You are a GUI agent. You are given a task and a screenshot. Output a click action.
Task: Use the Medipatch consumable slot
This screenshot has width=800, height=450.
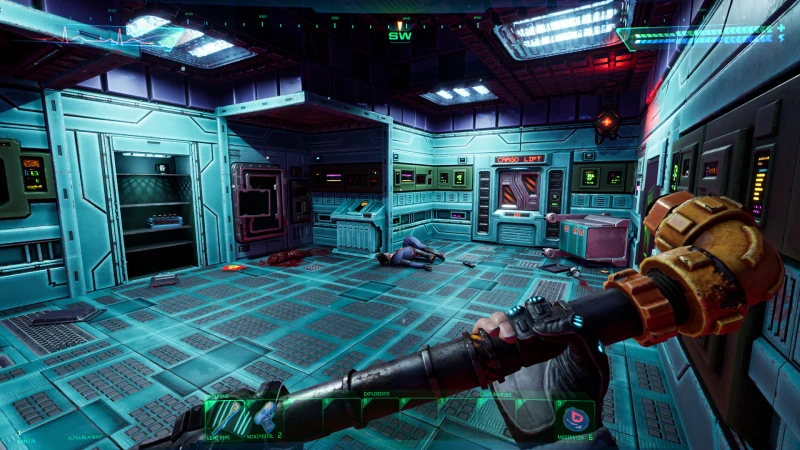point(576,415)
